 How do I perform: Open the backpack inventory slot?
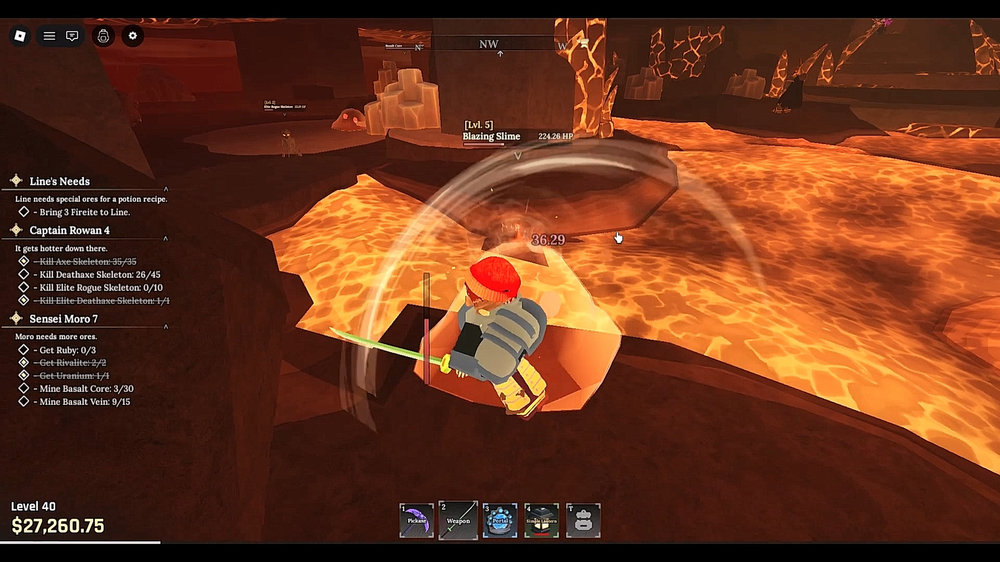click(x=583, y=520)
